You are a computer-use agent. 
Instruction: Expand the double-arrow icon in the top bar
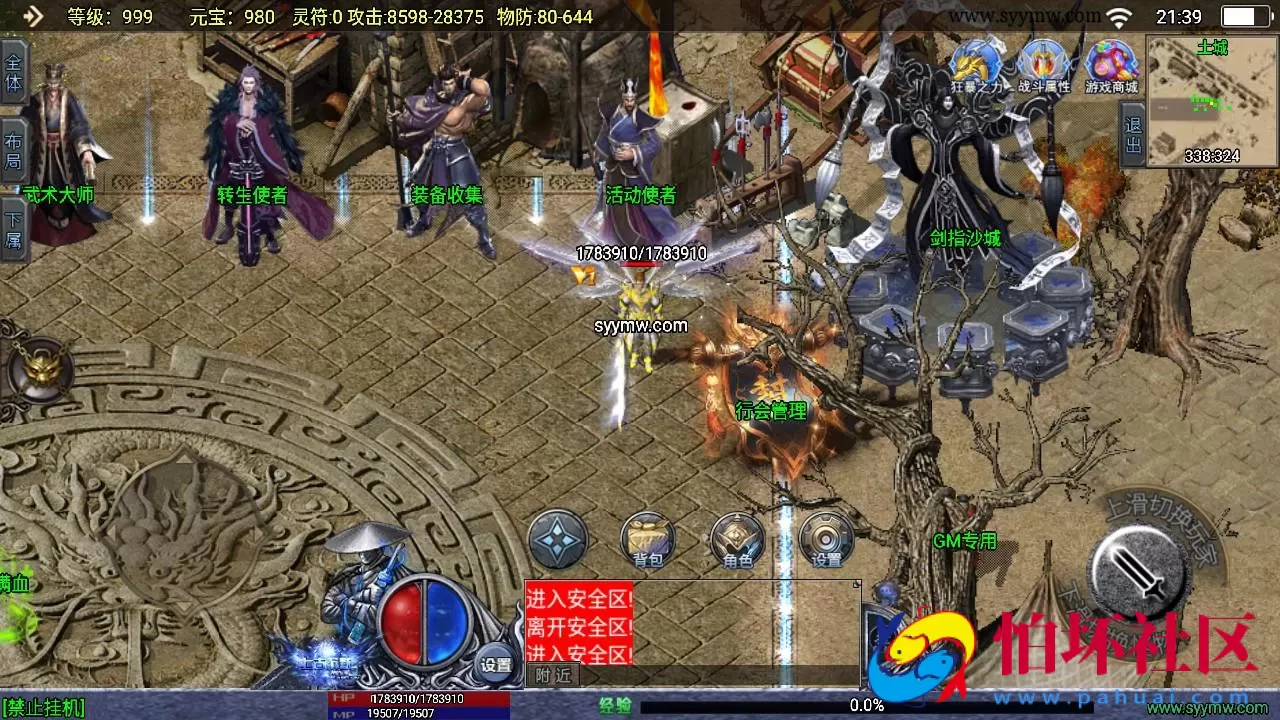[x=33, y=16]
